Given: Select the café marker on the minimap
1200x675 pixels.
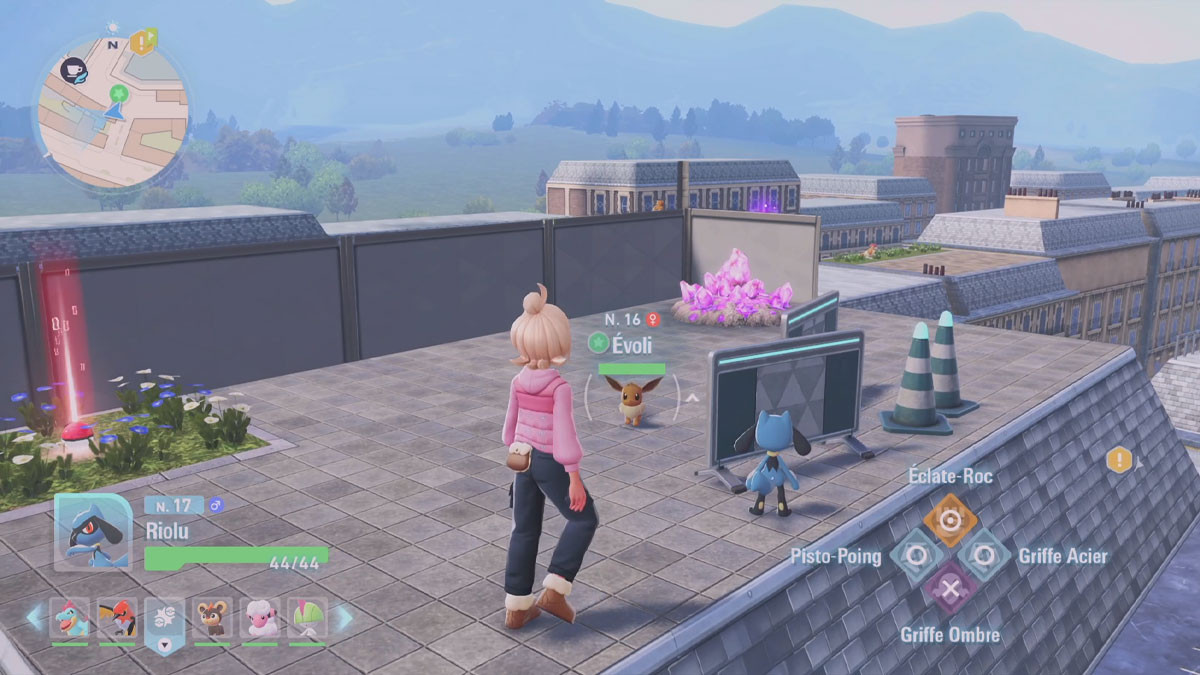Looking at the screenshot, I should coord(73,69).
